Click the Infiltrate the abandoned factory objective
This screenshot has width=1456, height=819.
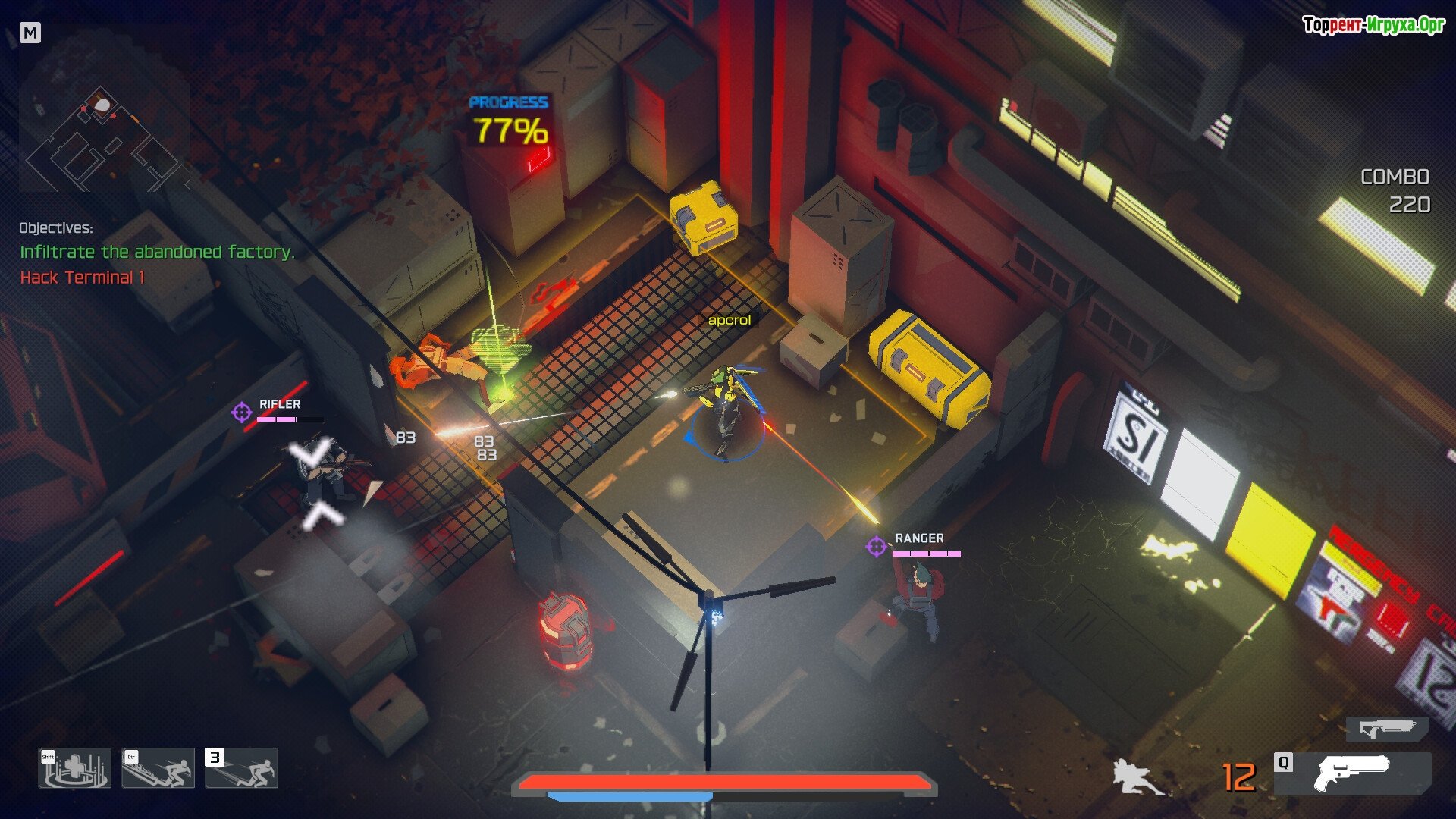[x=157, y=252]
